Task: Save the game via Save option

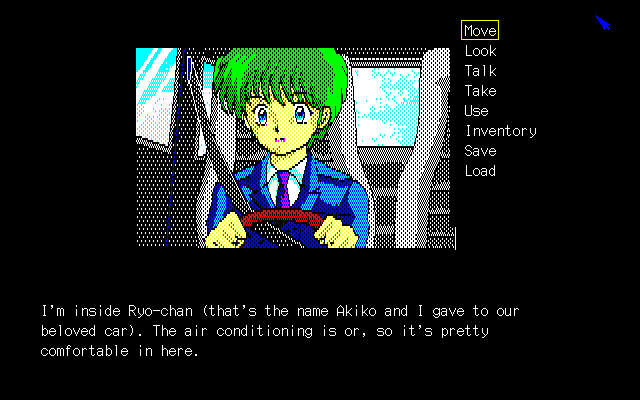Action: coord(480,151)
